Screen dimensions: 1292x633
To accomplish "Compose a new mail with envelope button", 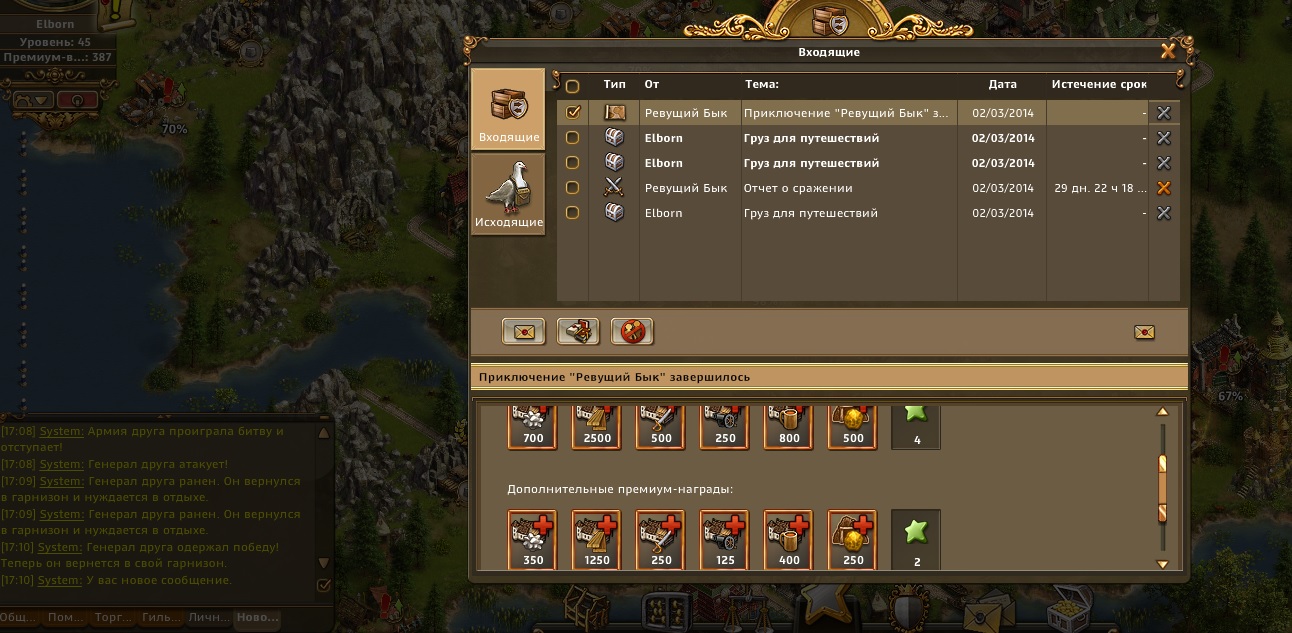I will [x=524, y=331].
